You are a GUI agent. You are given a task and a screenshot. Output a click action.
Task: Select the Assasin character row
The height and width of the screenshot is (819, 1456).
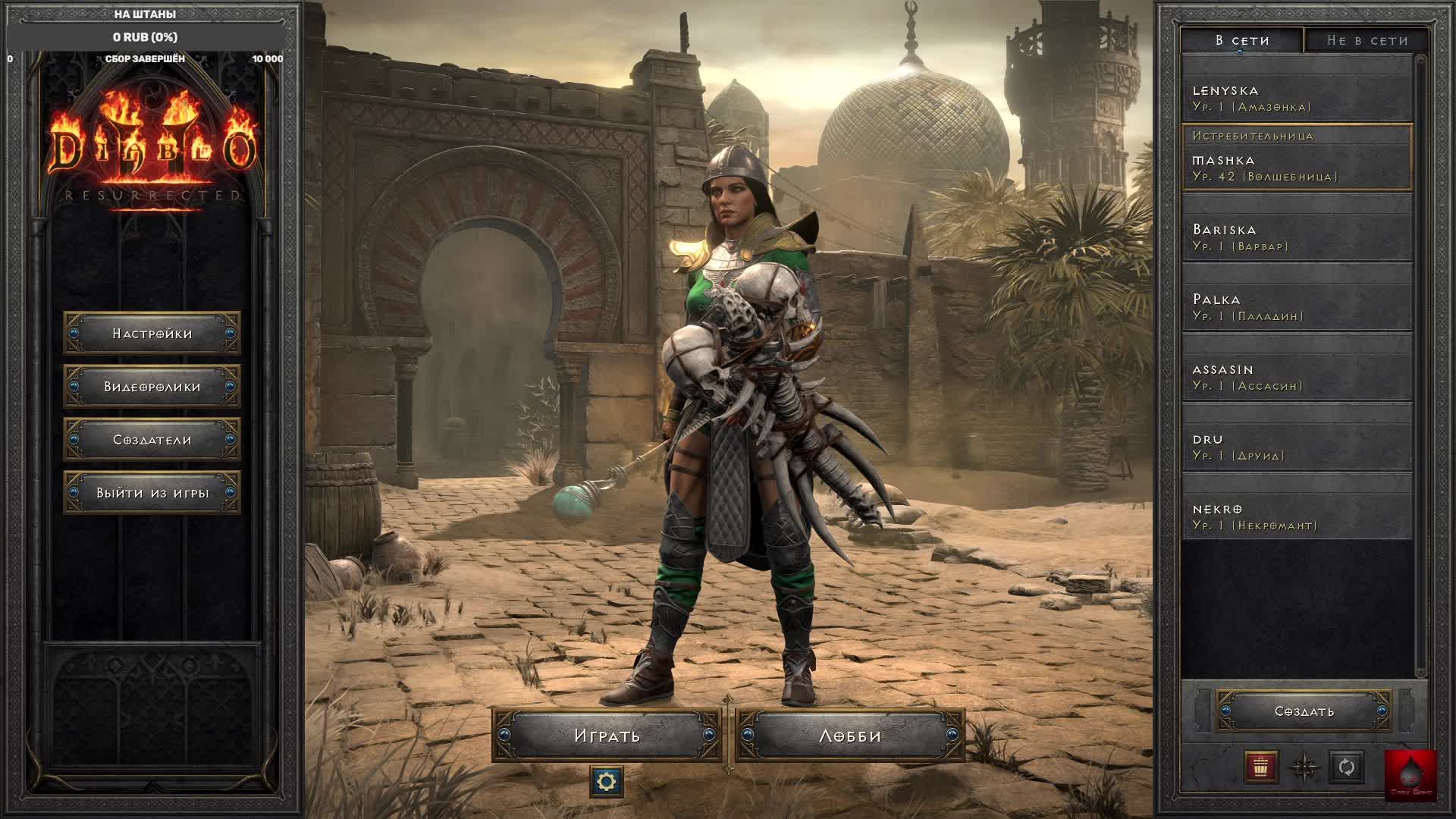pyautogui.click(x=1297, y=377)
